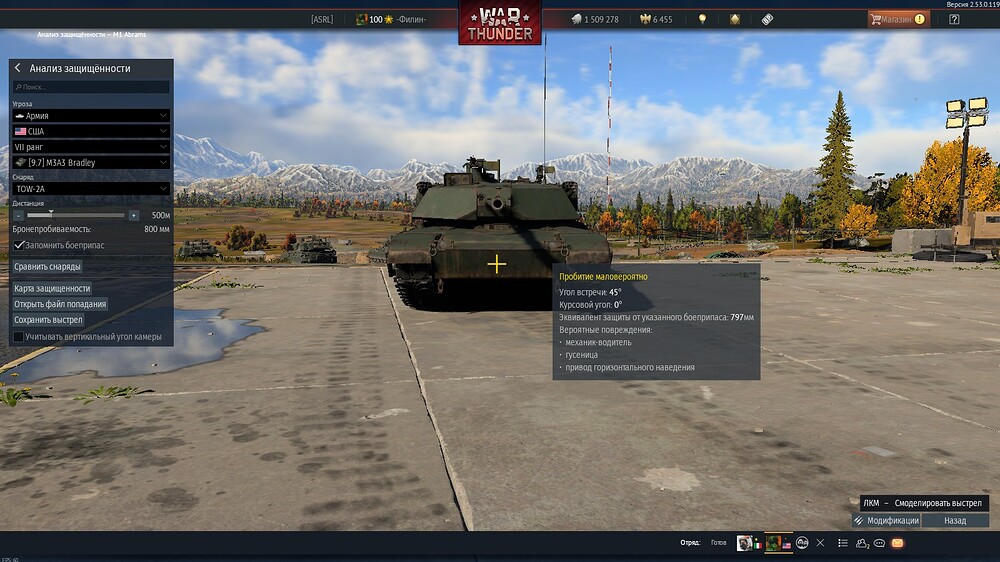
Task: Increase distance with the plus button
Action: (x=133, y=215)
